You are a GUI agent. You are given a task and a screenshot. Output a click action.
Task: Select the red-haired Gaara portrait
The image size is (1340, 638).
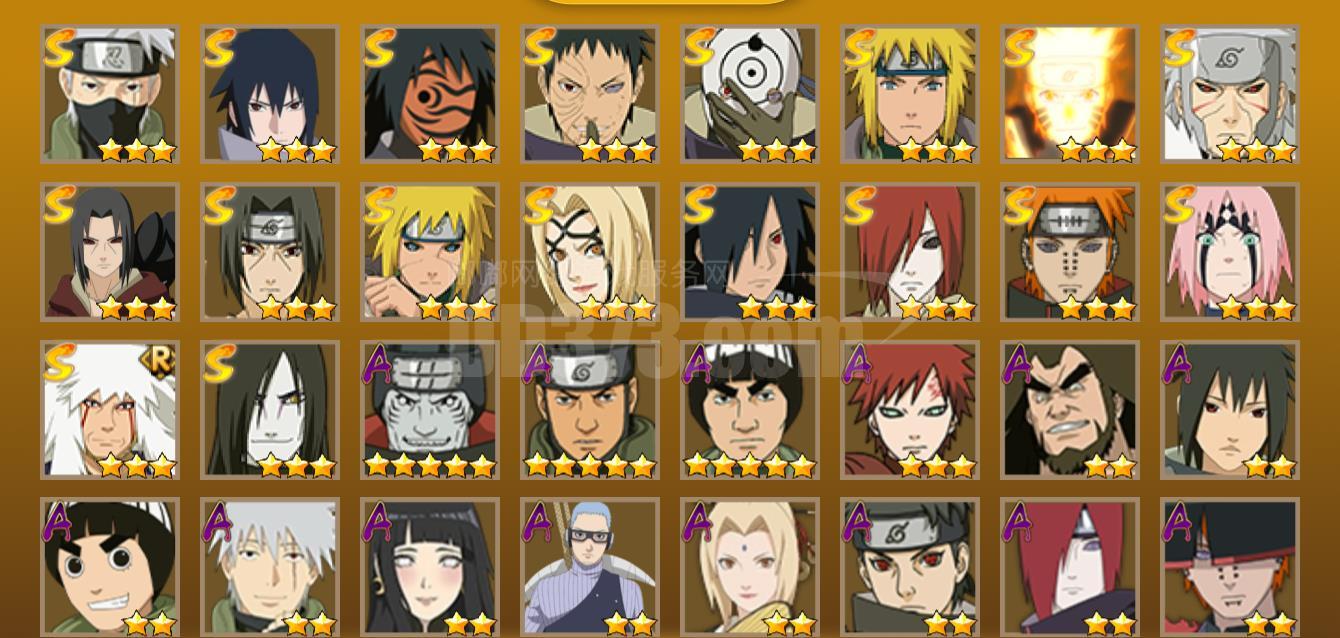click(909, 410)
